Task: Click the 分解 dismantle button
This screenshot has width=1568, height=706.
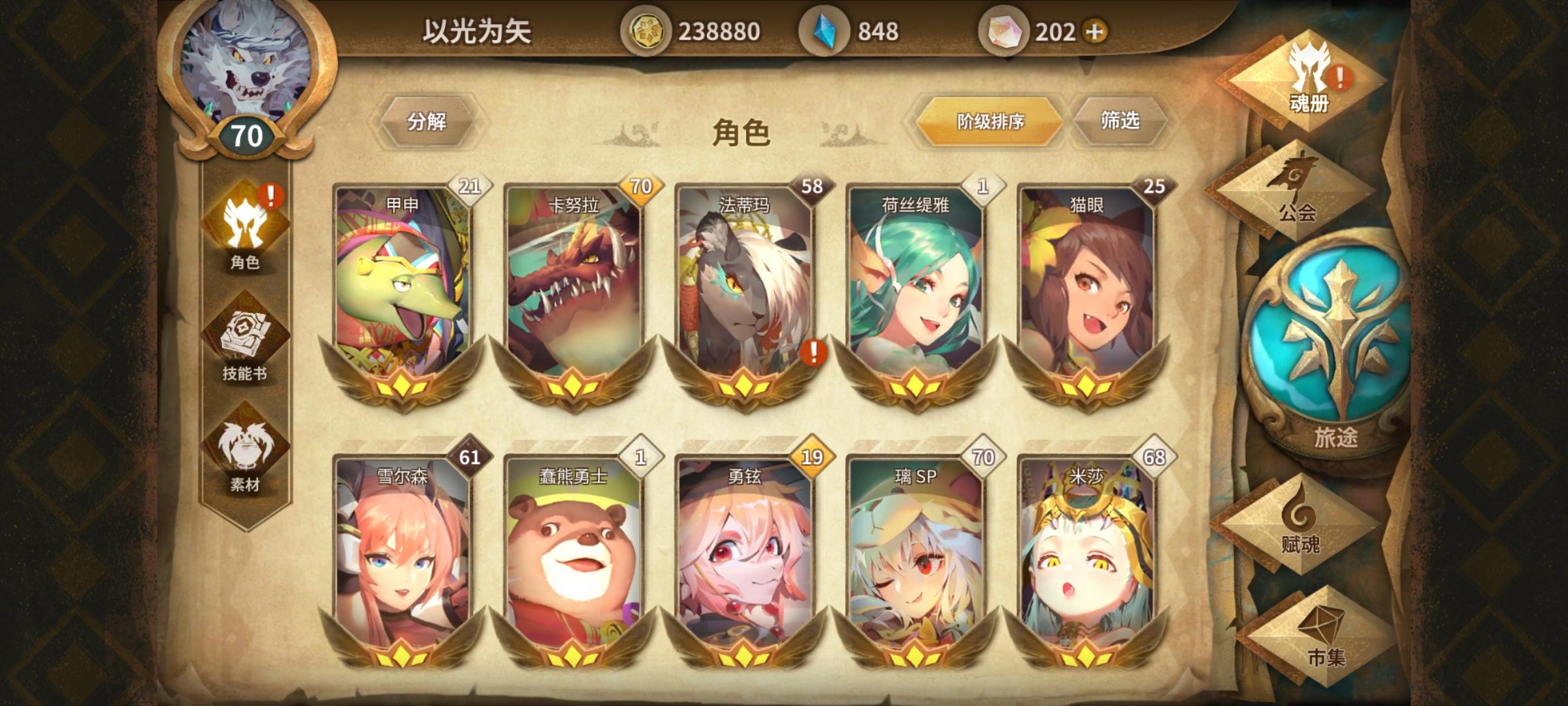Action: pos(431,121)
